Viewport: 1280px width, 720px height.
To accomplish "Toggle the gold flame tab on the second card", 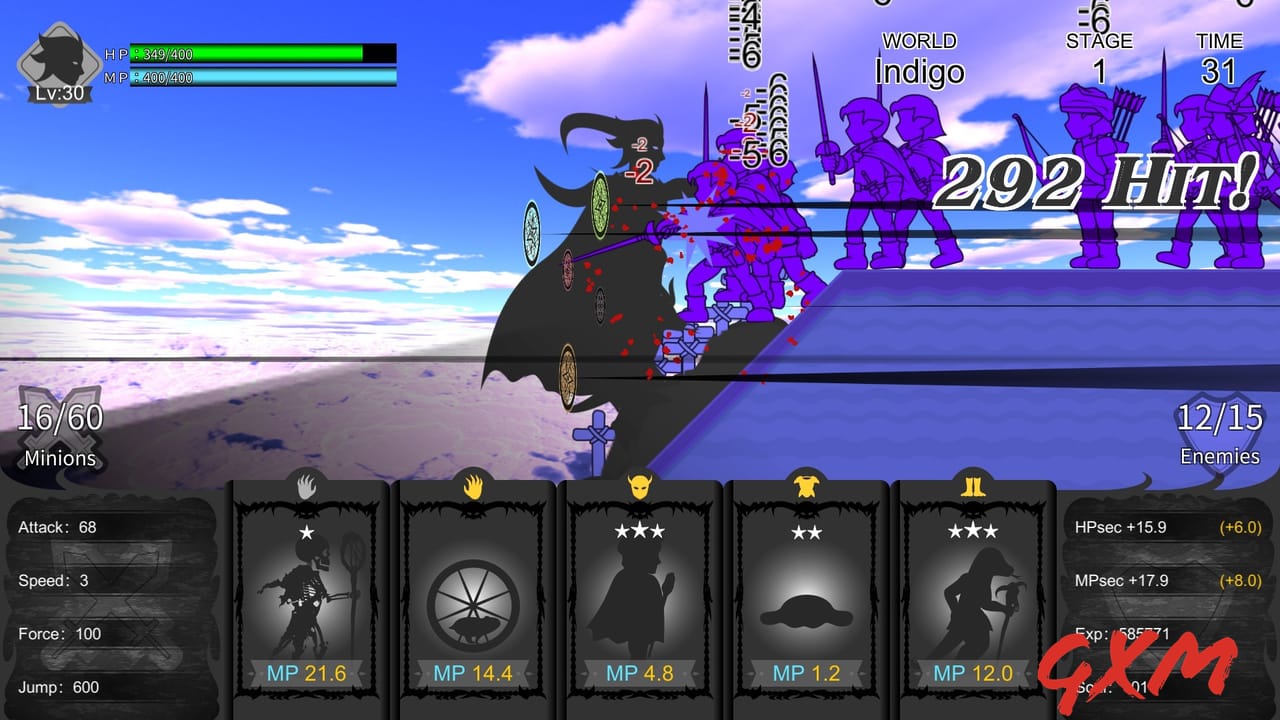I will (473, 484).
